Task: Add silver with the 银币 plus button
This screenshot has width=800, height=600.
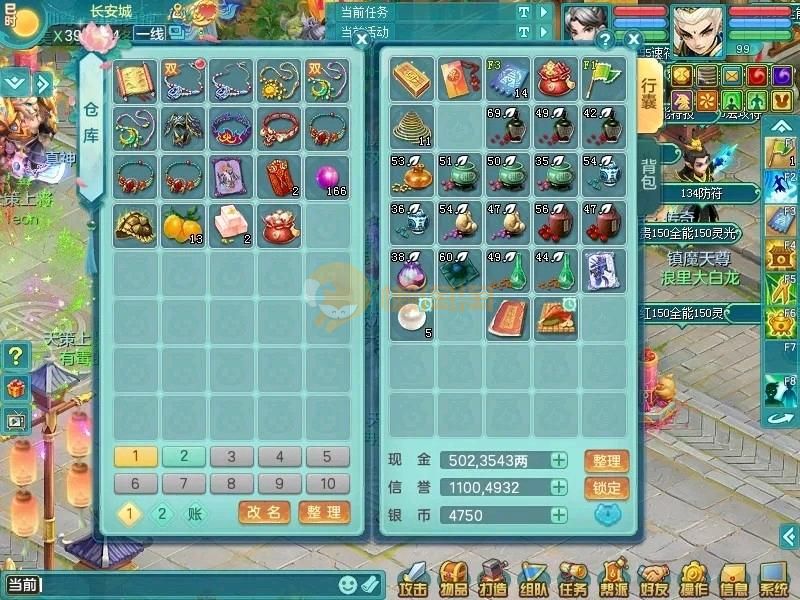Action: click(x=558, y=515)
